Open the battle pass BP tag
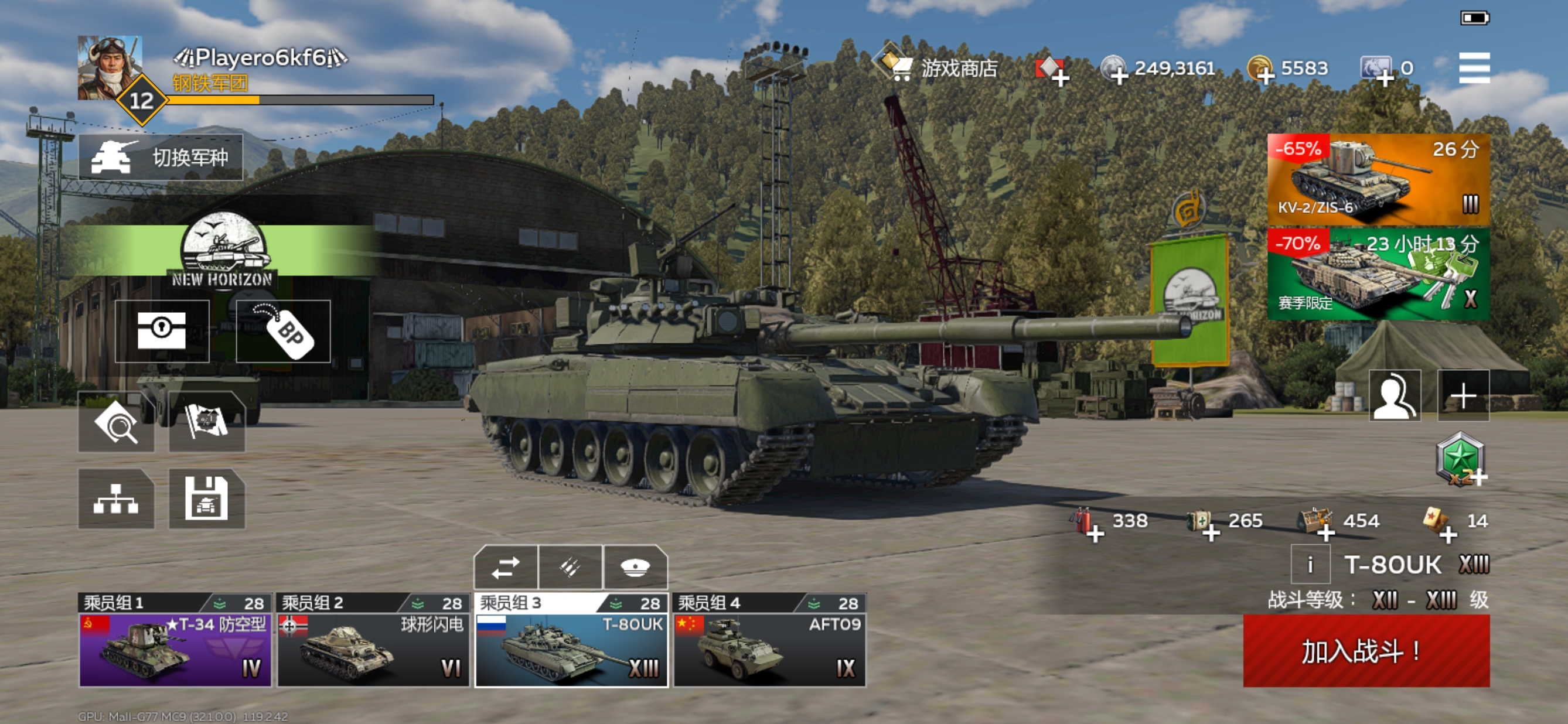The height and width of the screenshot is (724, 1568). (x=283, y=332)
